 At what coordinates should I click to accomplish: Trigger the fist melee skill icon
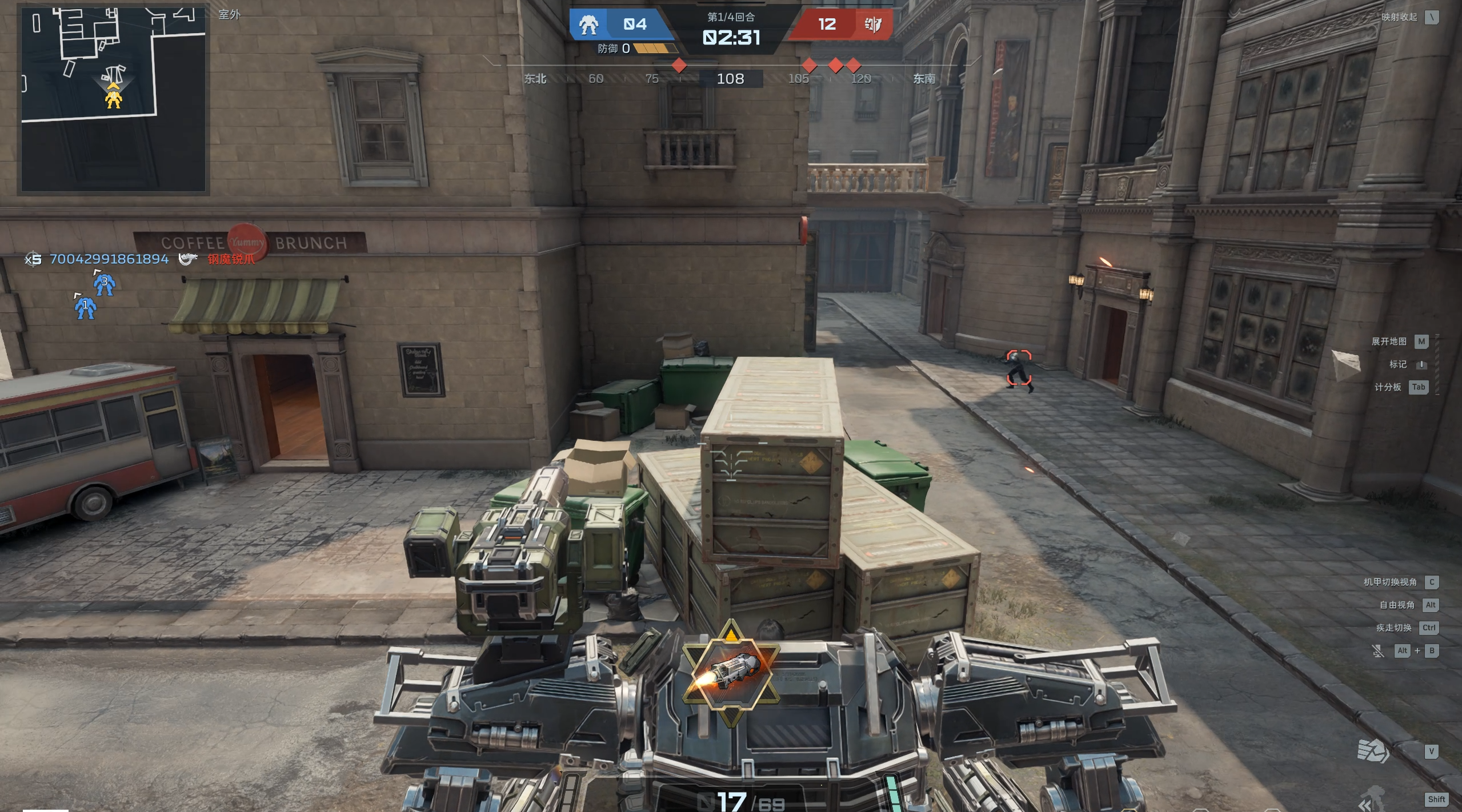coord(1373,751)
